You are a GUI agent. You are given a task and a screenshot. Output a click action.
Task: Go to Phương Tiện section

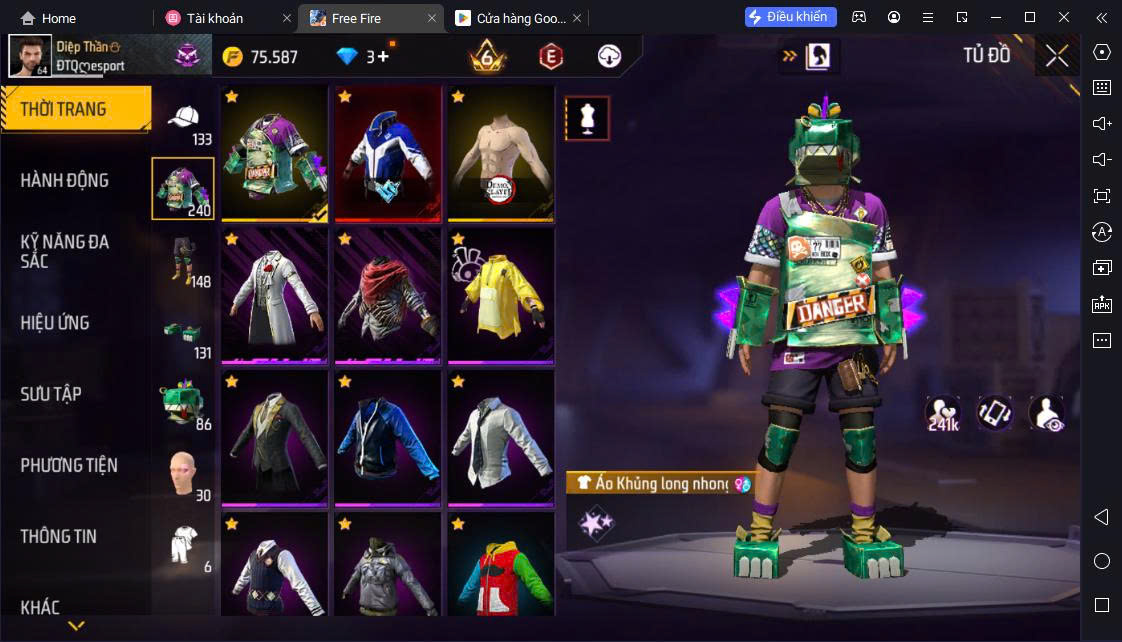pyautogui.click(x=69, y=465)
